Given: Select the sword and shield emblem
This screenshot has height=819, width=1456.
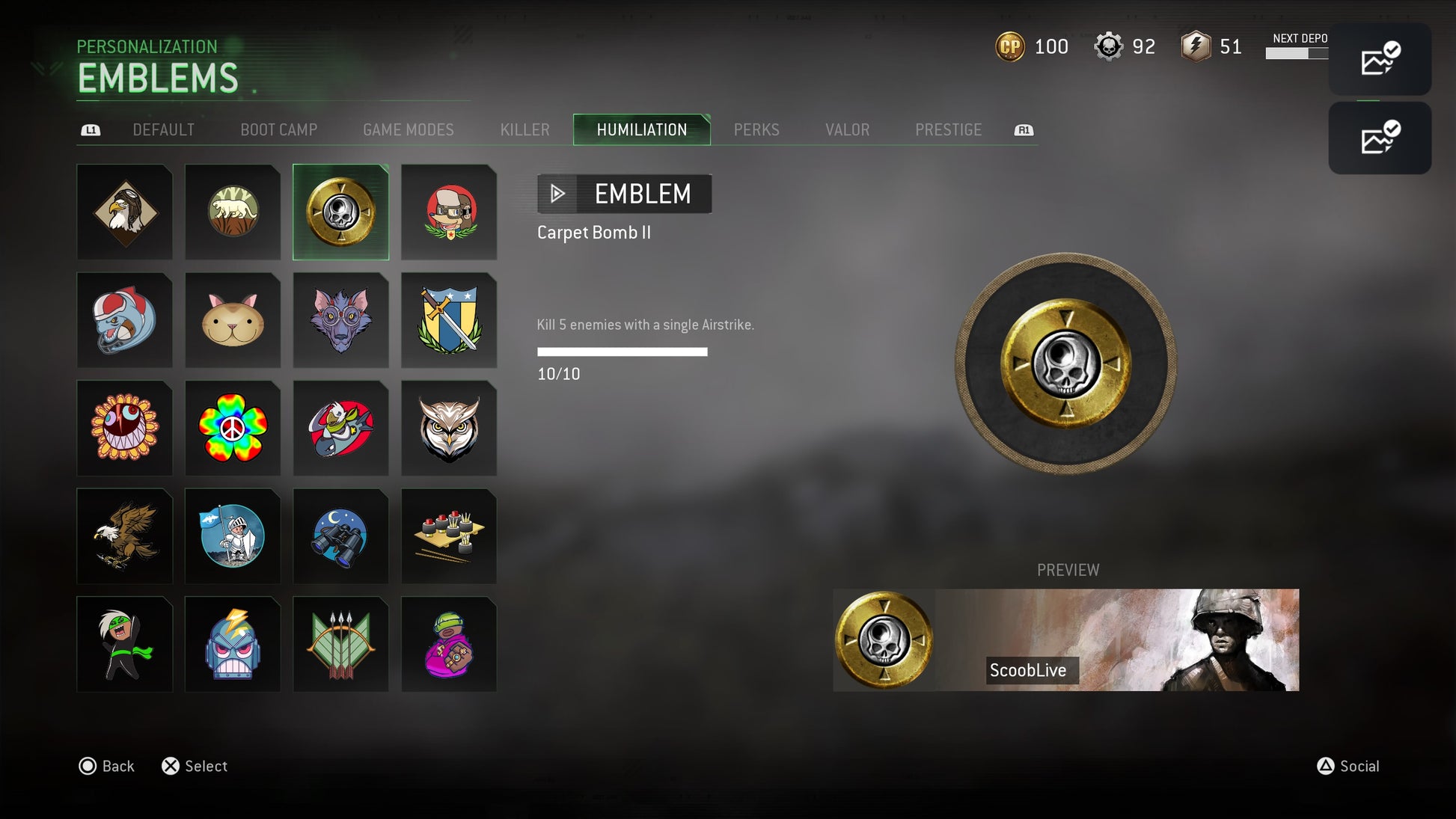Looking at the screenshot, I should tap(449, 321).
